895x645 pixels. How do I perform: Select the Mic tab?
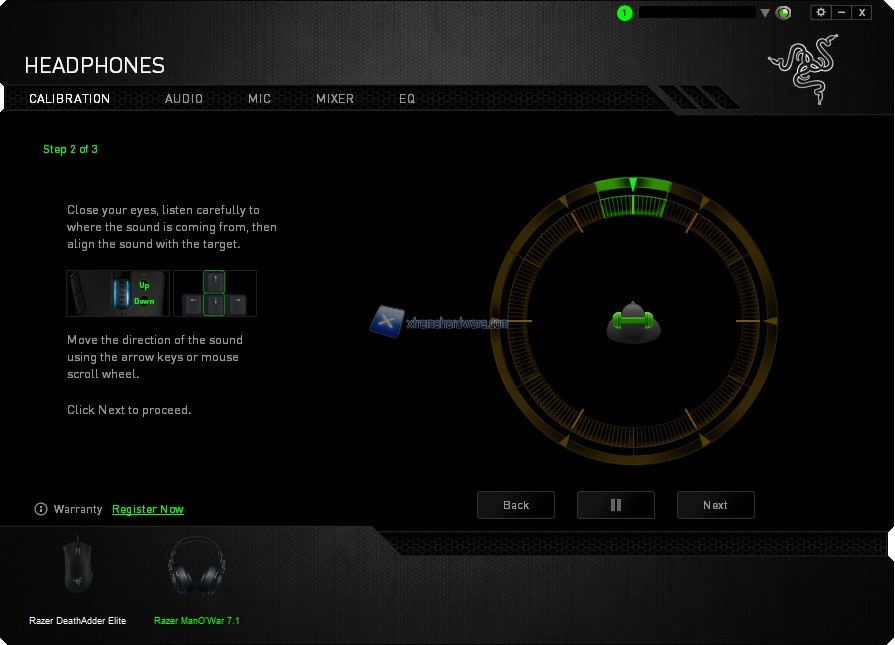coord(259,99)
